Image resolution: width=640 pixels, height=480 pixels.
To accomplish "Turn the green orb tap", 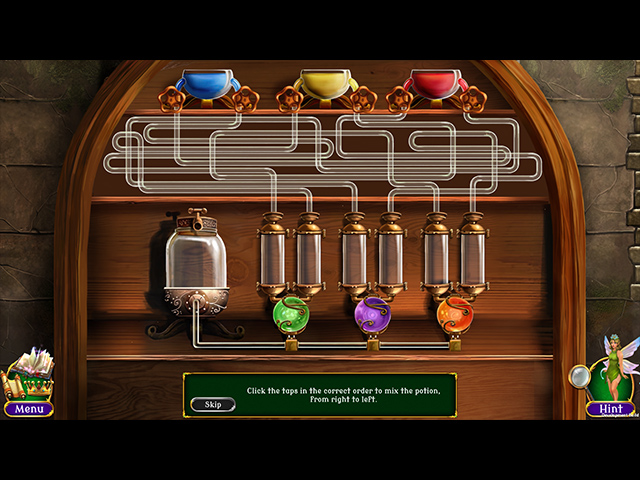I will coord(291,314).
